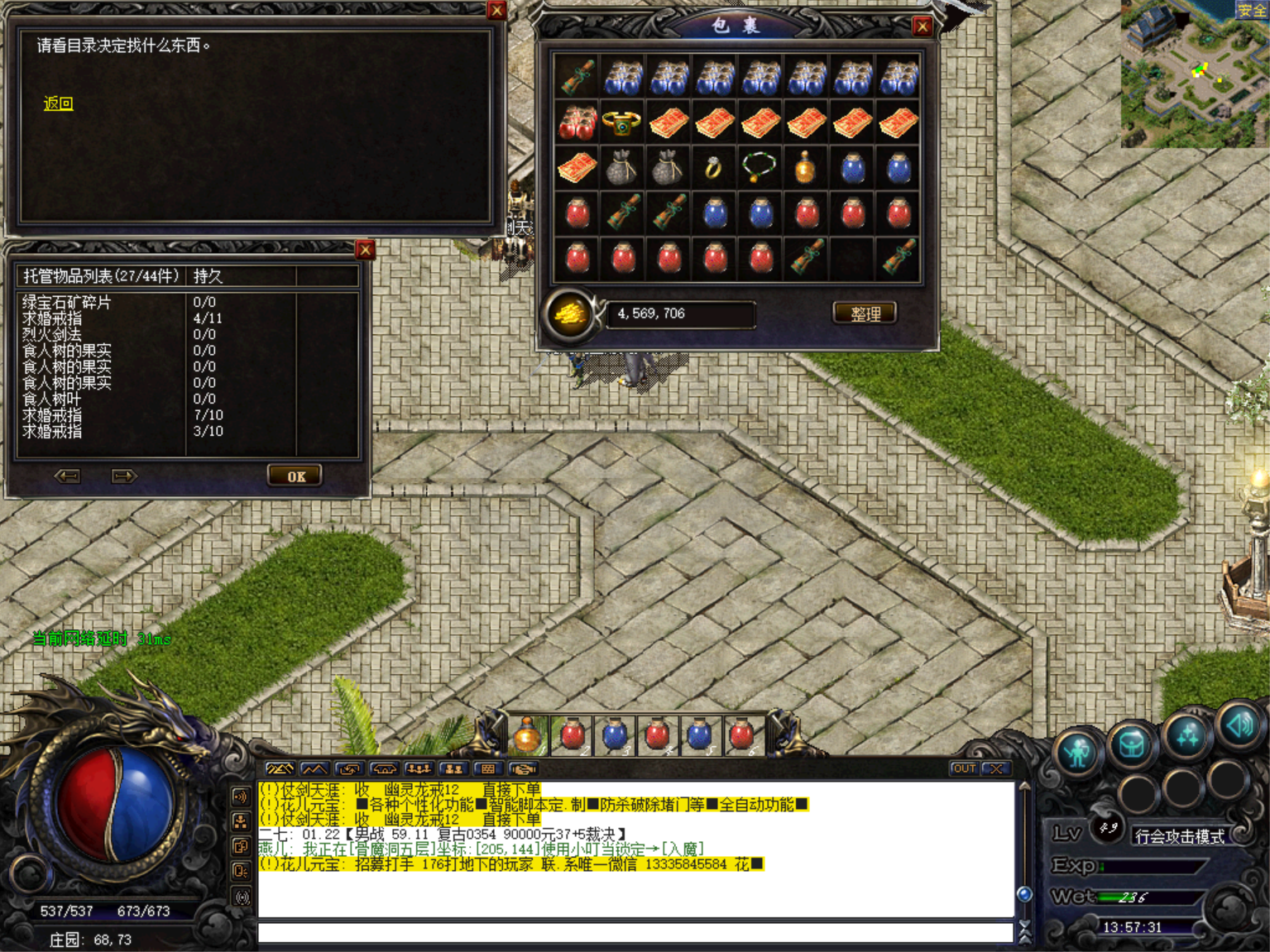Select 食人树叶 in the storage list
Screen dimensions: 1270x952
point(52,399)
